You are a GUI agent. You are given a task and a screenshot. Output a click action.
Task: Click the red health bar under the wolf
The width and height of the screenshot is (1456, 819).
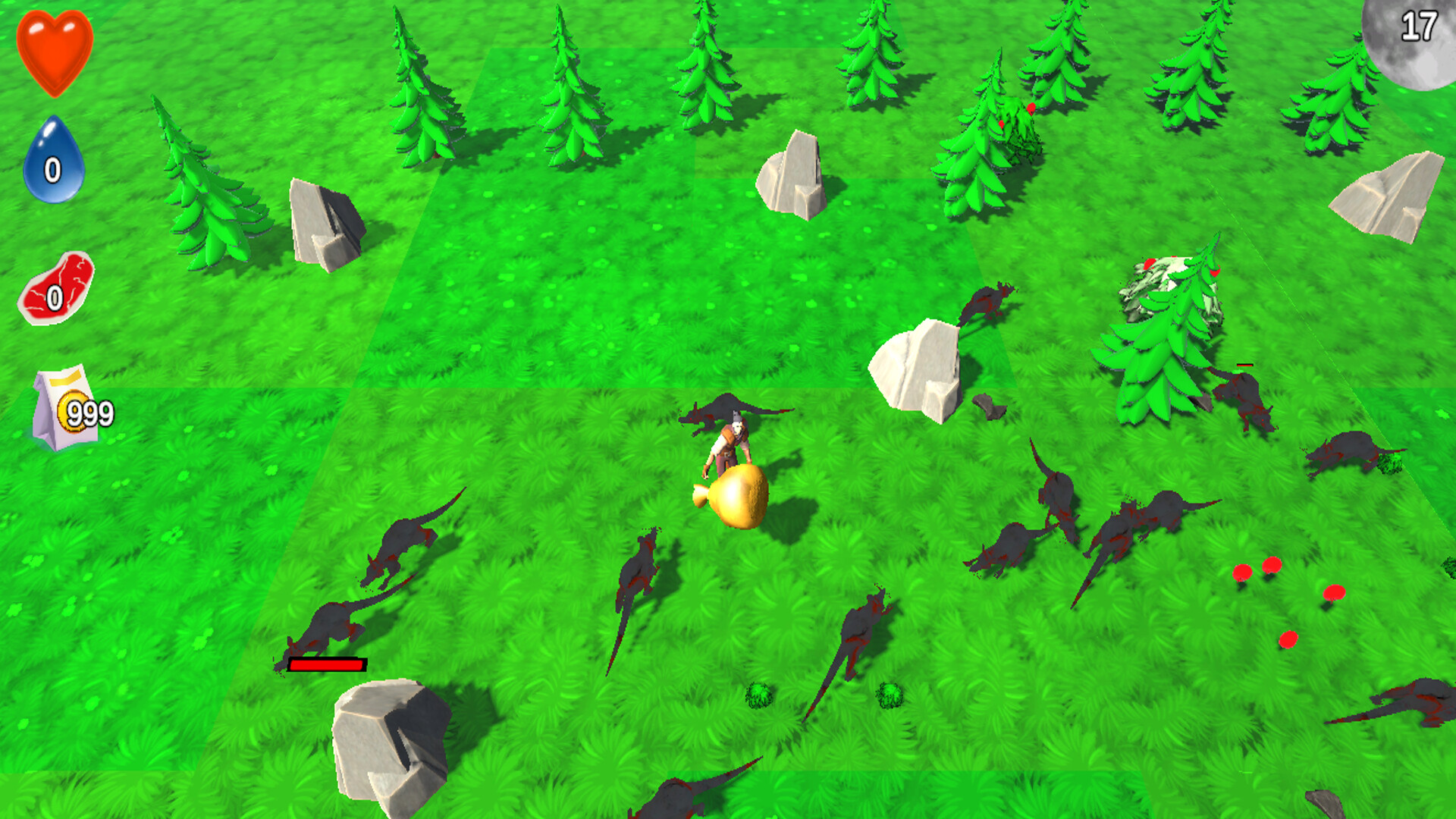tap(325, 664)
